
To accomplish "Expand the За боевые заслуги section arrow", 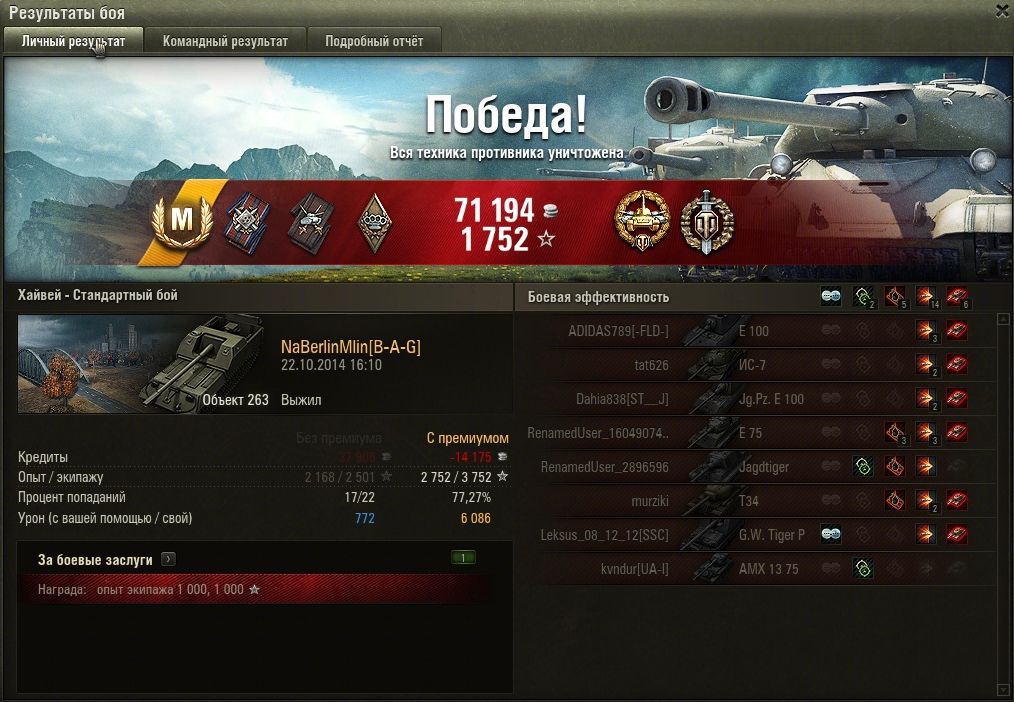I will click(168, 560).
